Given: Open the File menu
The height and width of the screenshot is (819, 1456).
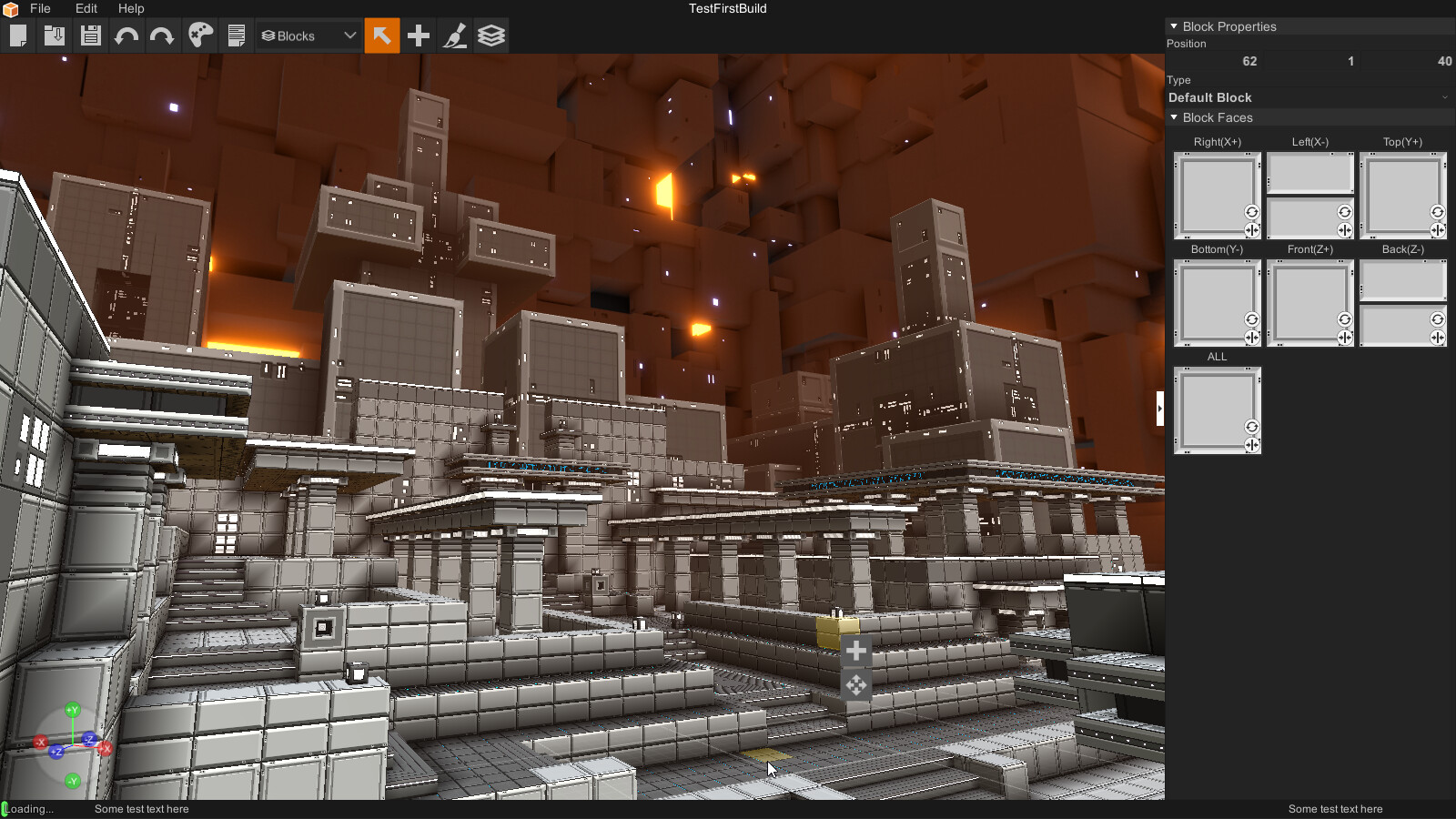Looking at the screenshot, I should point(40,8).
